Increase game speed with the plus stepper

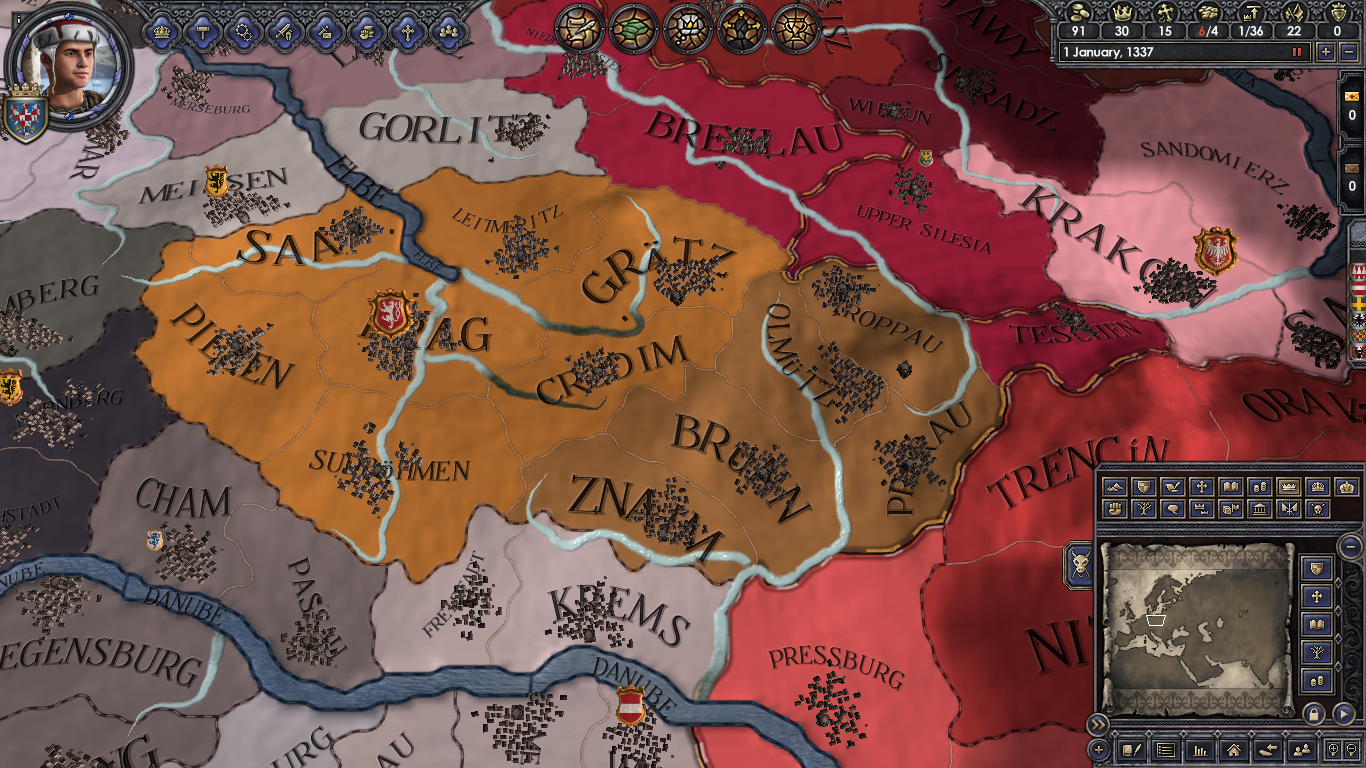pos(1326,51)
